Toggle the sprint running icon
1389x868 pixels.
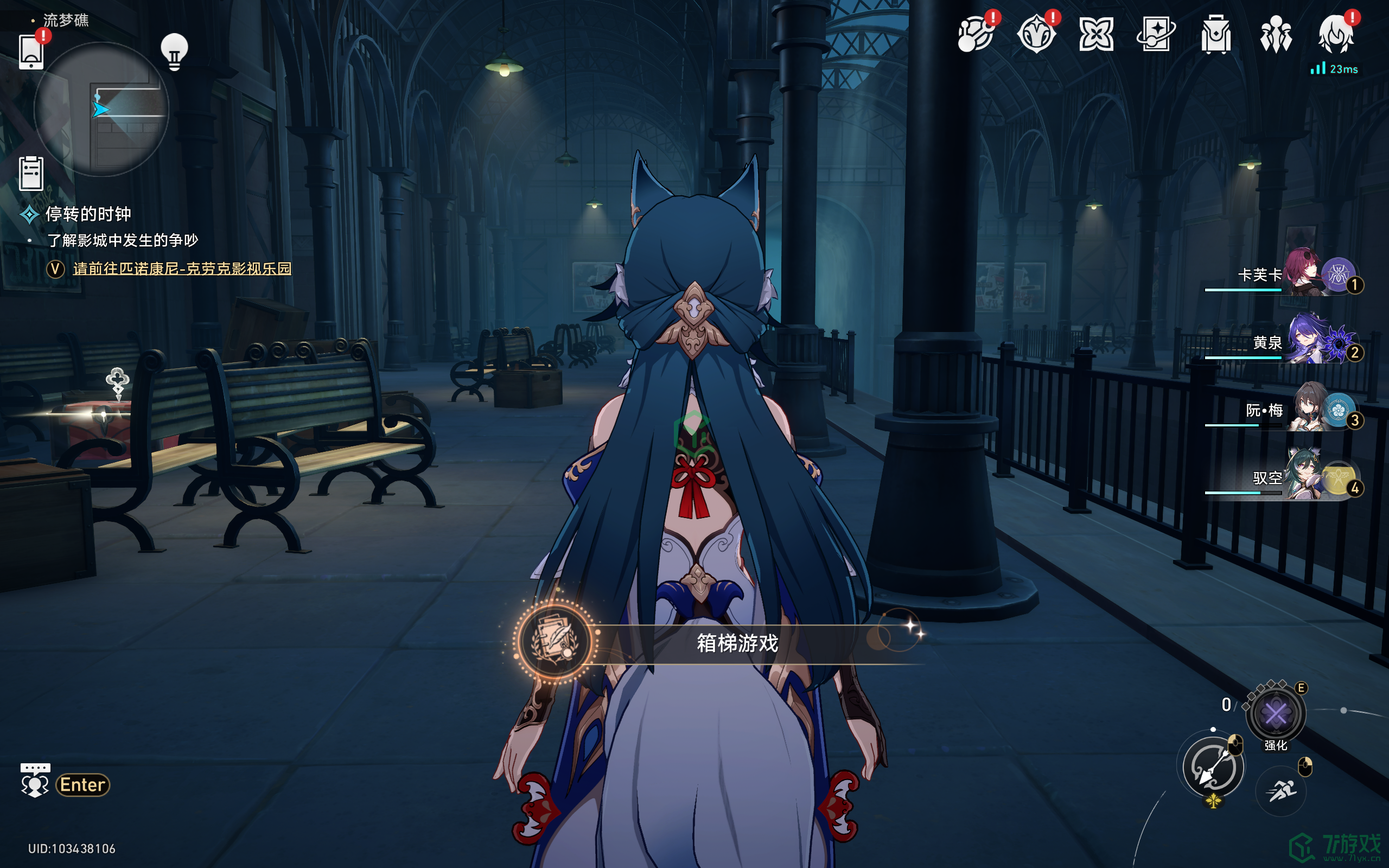click(x=1280, y=791)
